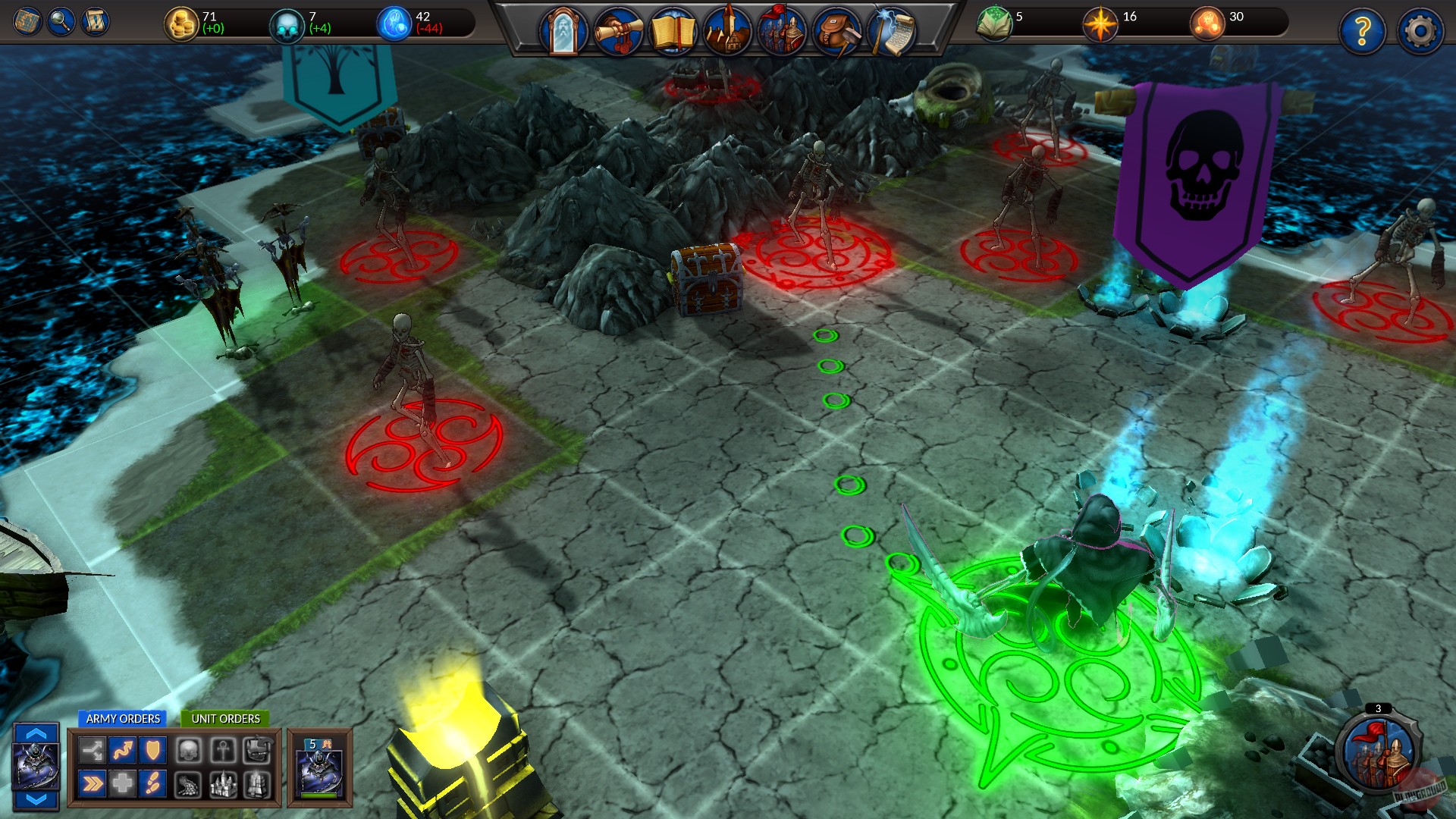Expand the army list with the up chevron
Screen dimensions: 1456x819
coord(35,734)
